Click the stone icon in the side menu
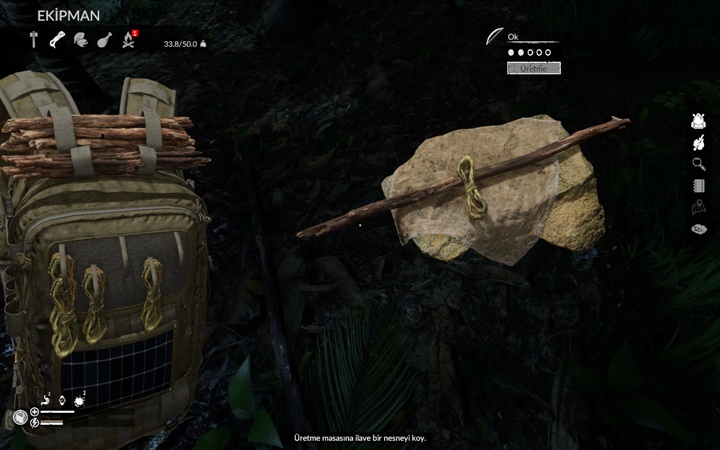Screen dimensions: 720x450 click(699, 230)
